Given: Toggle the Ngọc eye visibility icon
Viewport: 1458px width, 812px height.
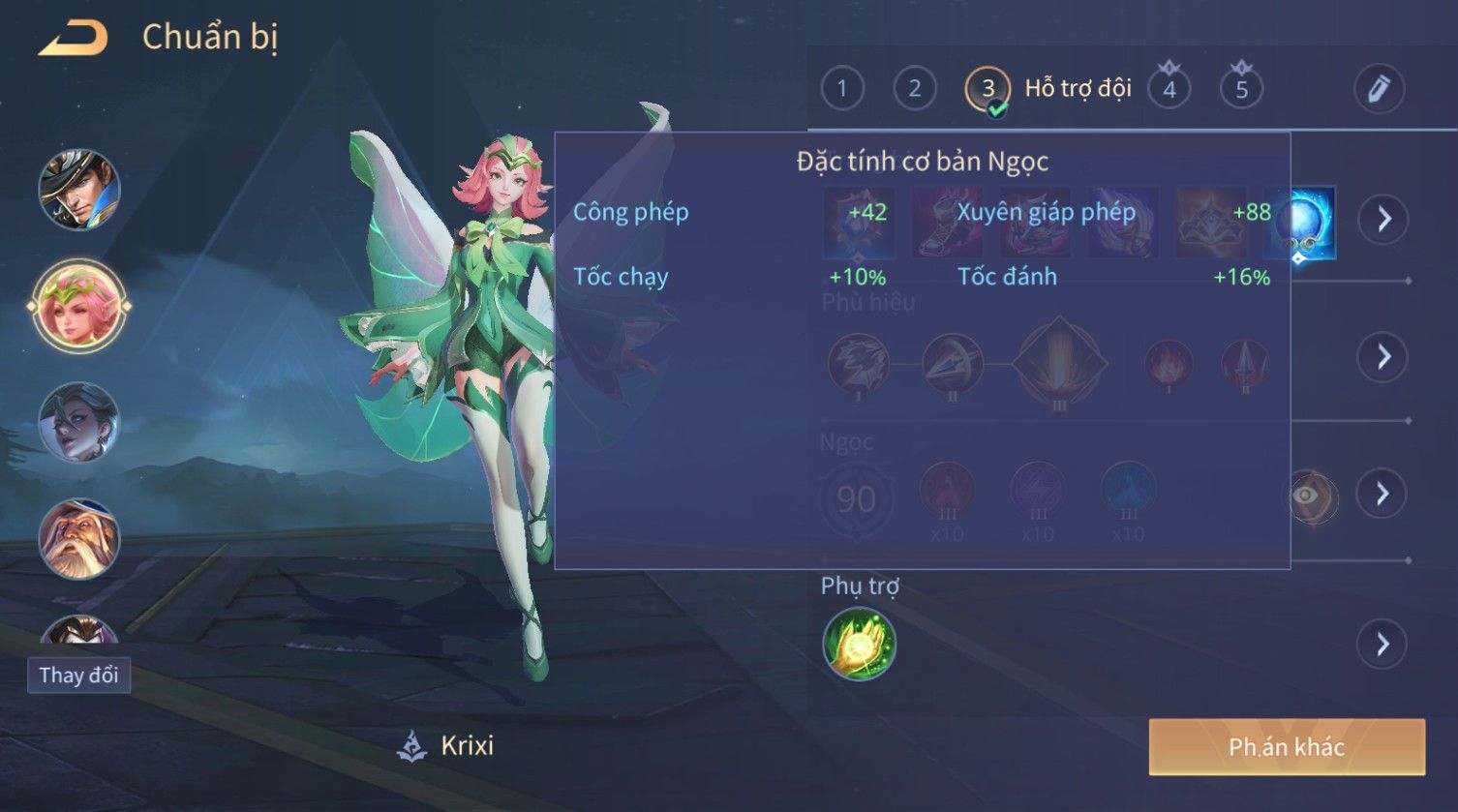Looking at the screenshot, I should tap(1308, 496).
